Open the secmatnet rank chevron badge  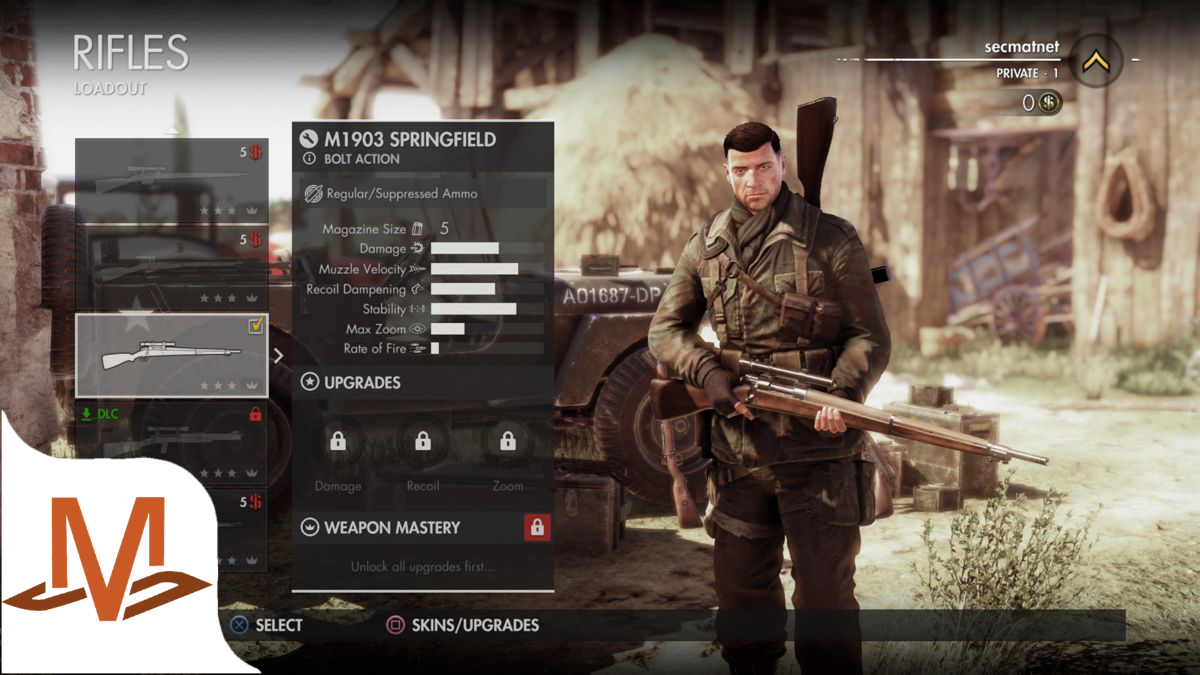[x=1096, y=61]
